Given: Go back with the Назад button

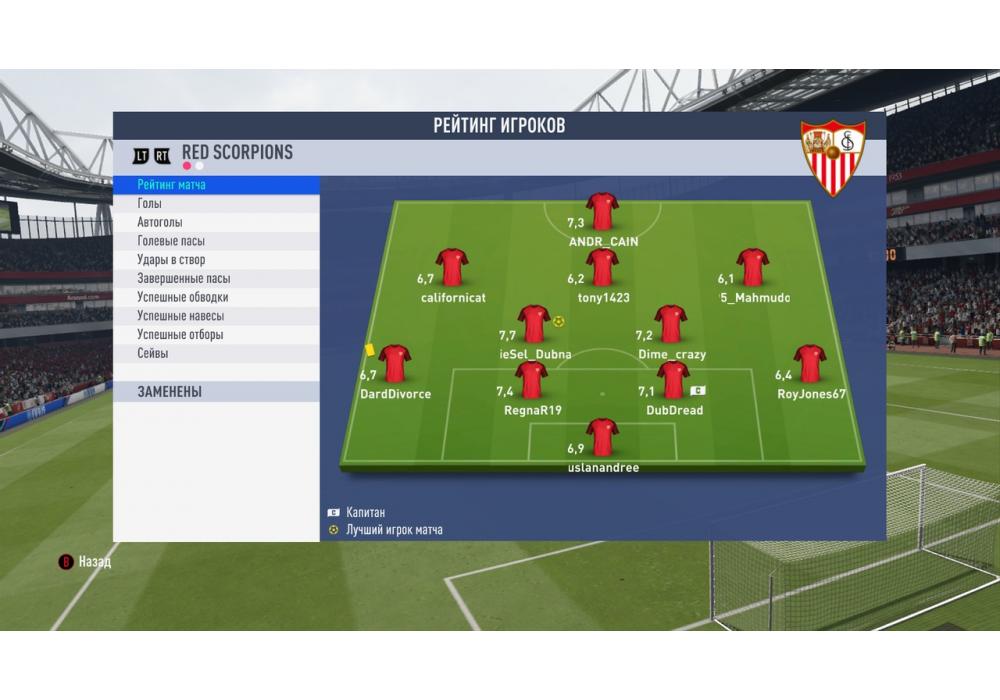Looking at the screenshot, I should (87, 562).
